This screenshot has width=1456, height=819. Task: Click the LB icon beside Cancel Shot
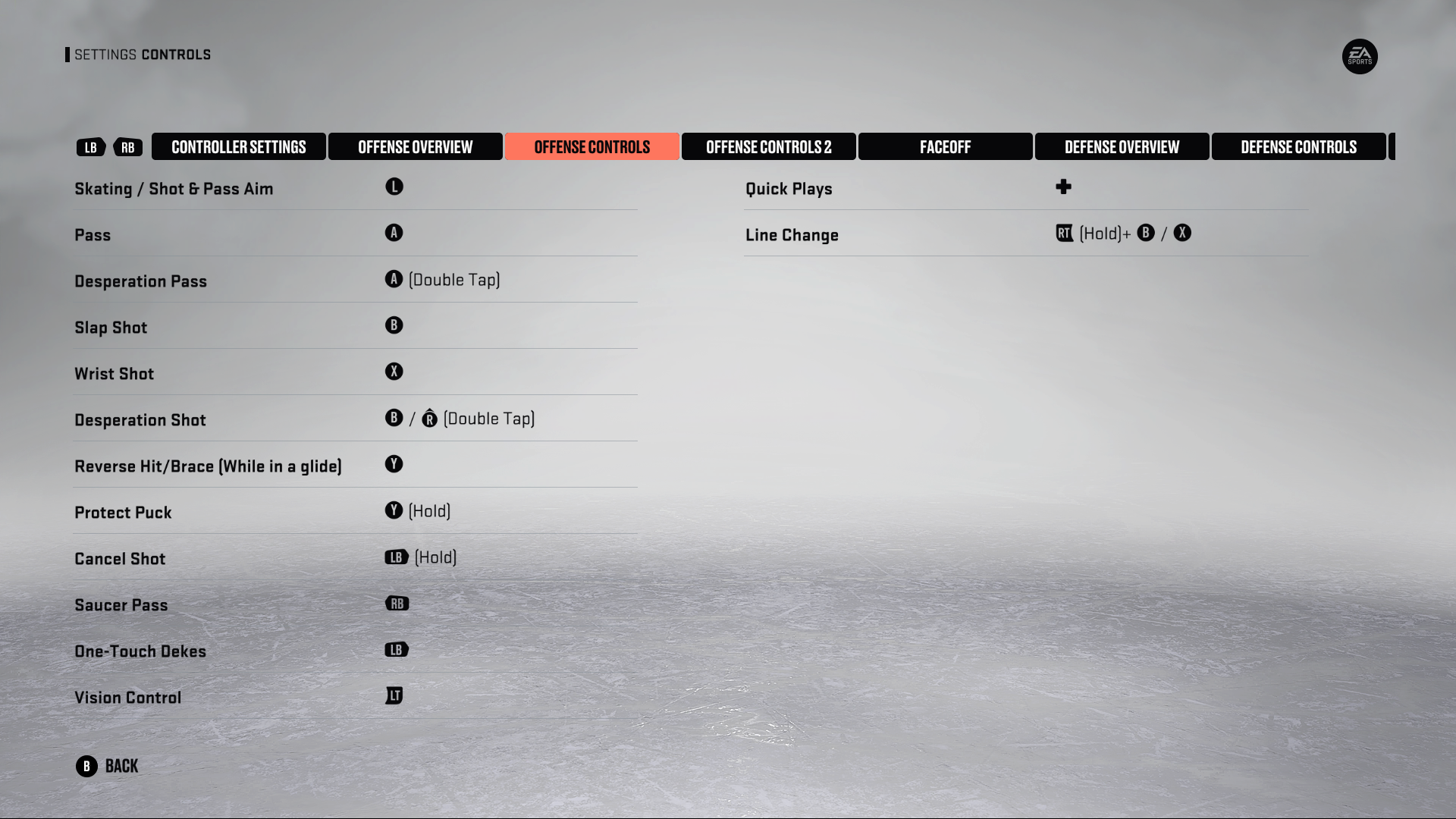(x=395, y=557)
